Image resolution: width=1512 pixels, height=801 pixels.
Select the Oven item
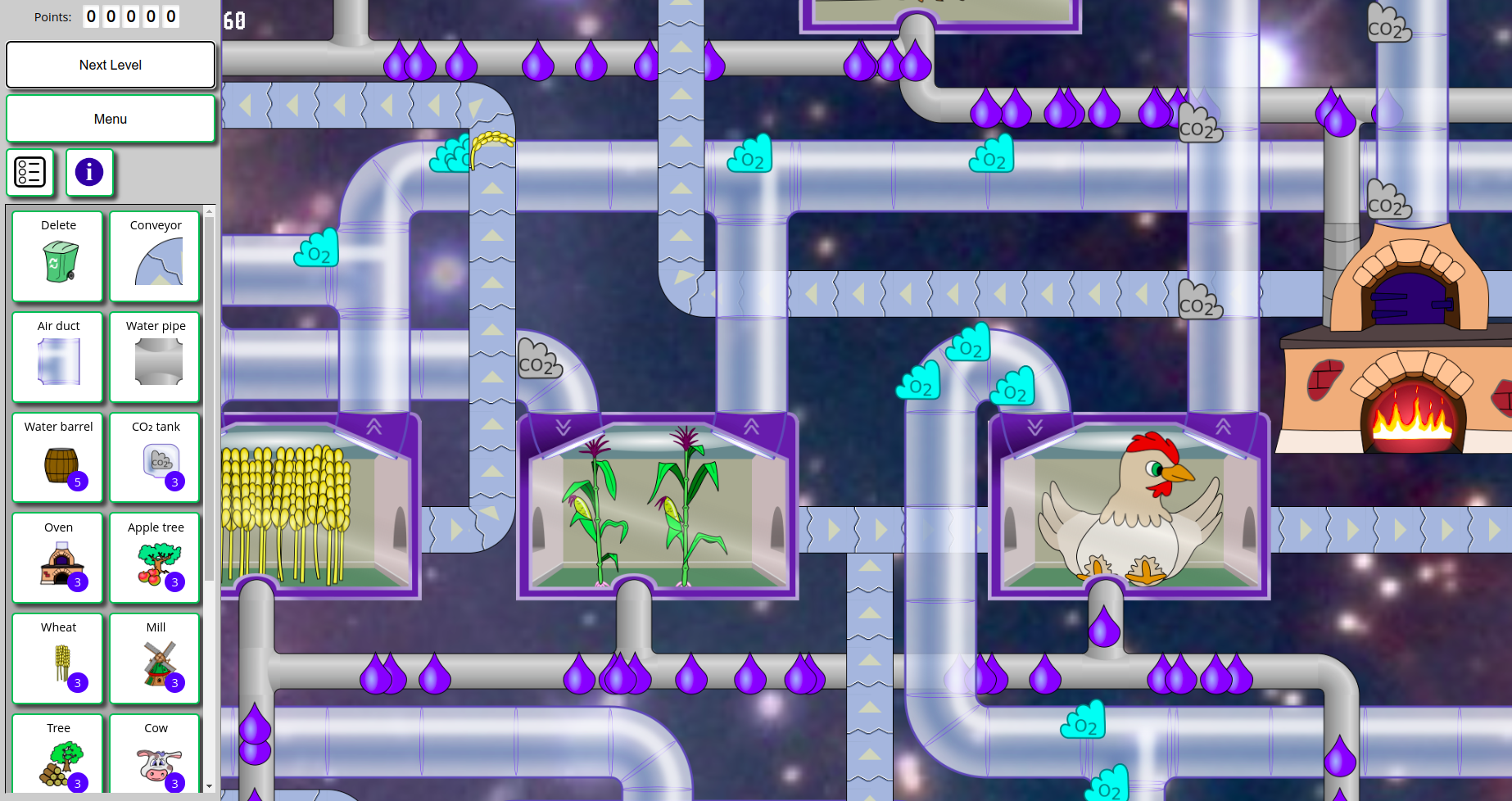[58, 559]
